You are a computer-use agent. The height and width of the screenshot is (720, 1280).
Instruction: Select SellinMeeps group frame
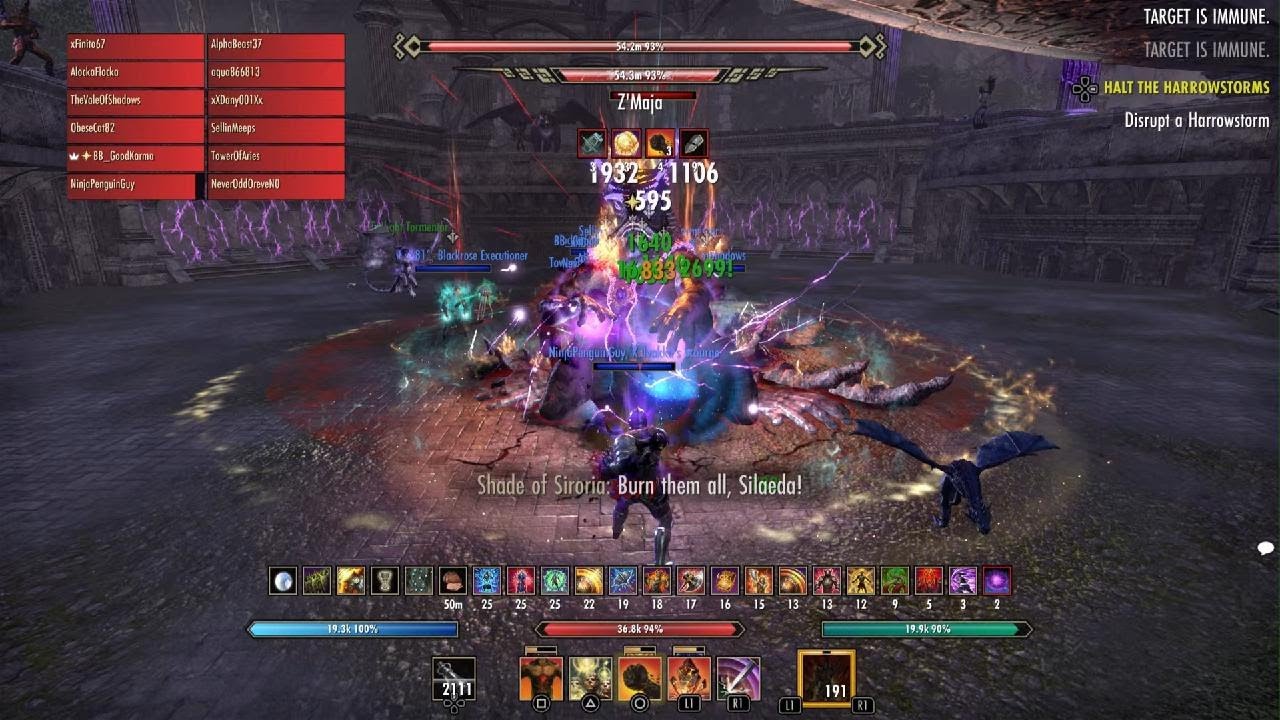pos(276,130)
